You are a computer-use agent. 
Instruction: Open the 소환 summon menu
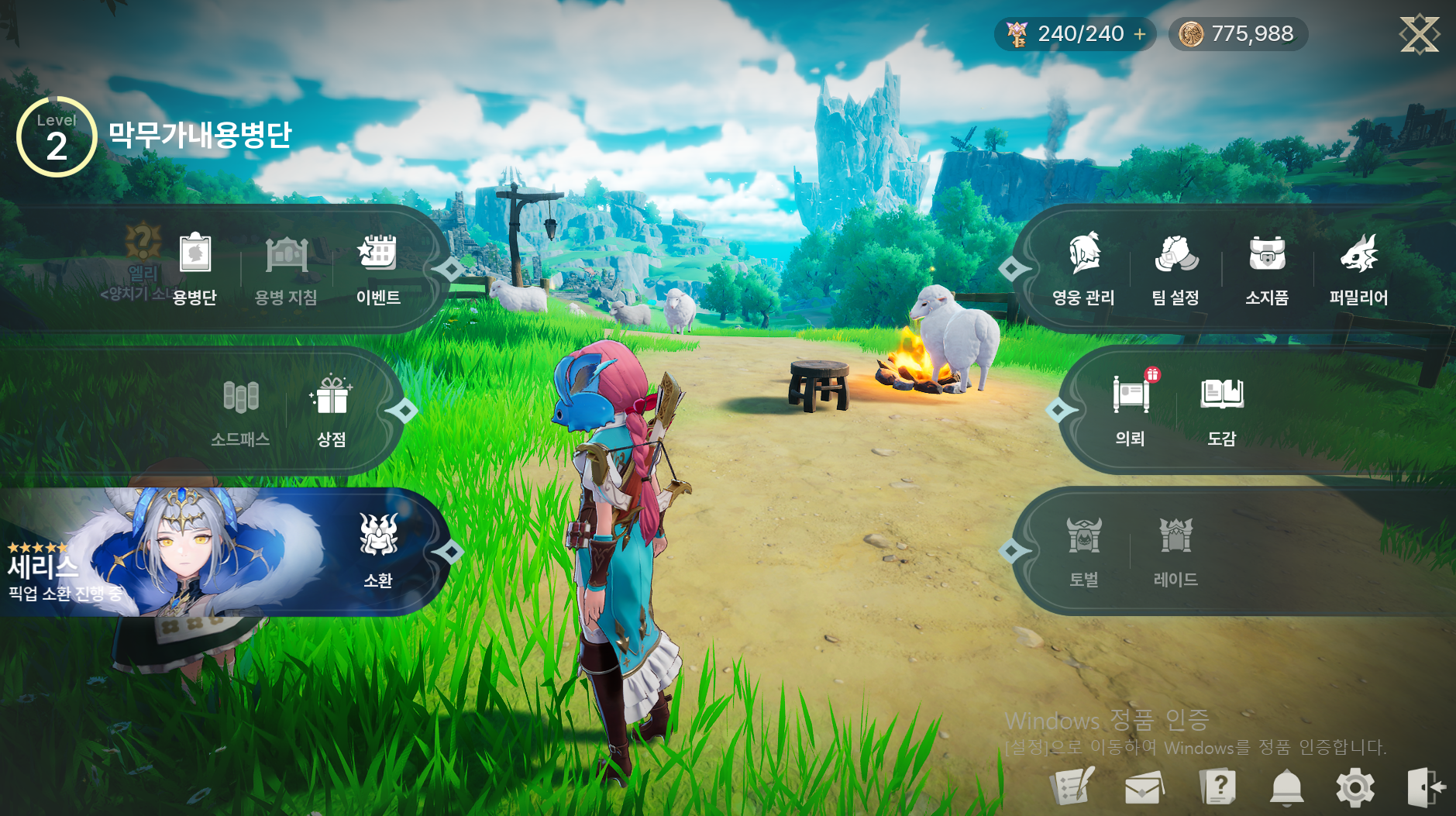378,549
